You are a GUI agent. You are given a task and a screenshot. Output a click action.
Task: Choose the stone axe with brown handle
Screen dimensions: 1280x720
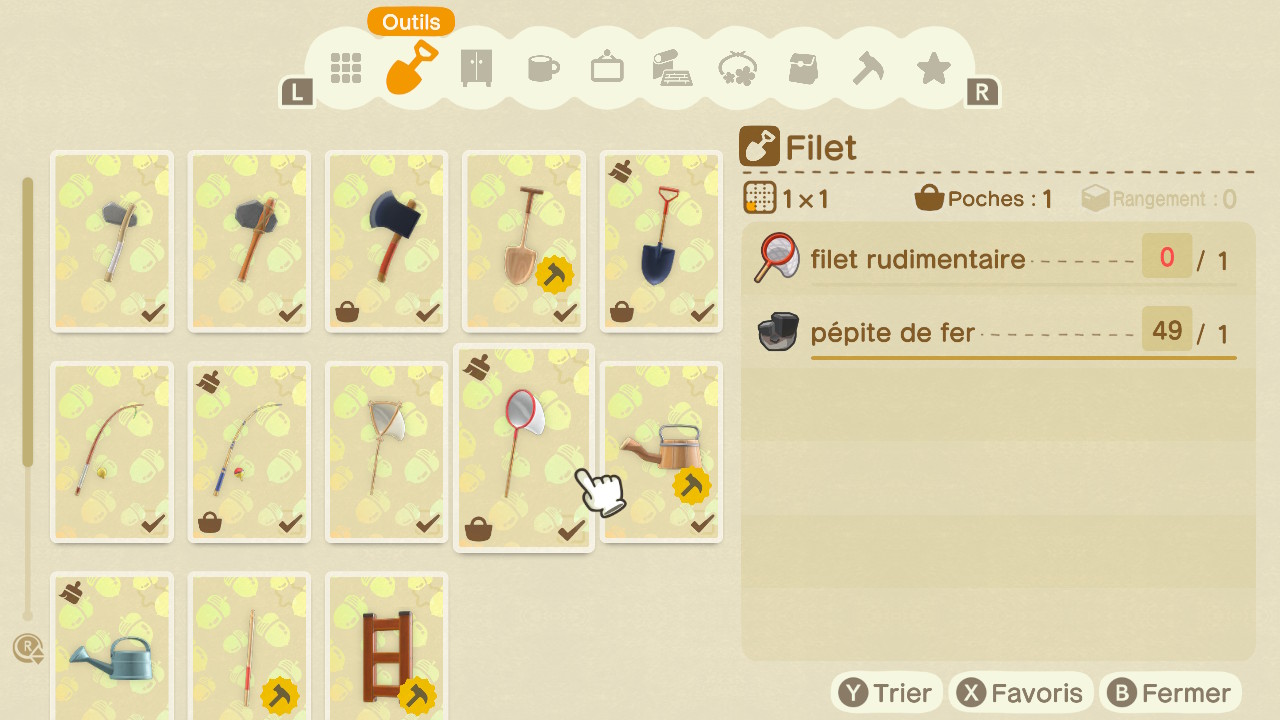[x=249, y=241]
